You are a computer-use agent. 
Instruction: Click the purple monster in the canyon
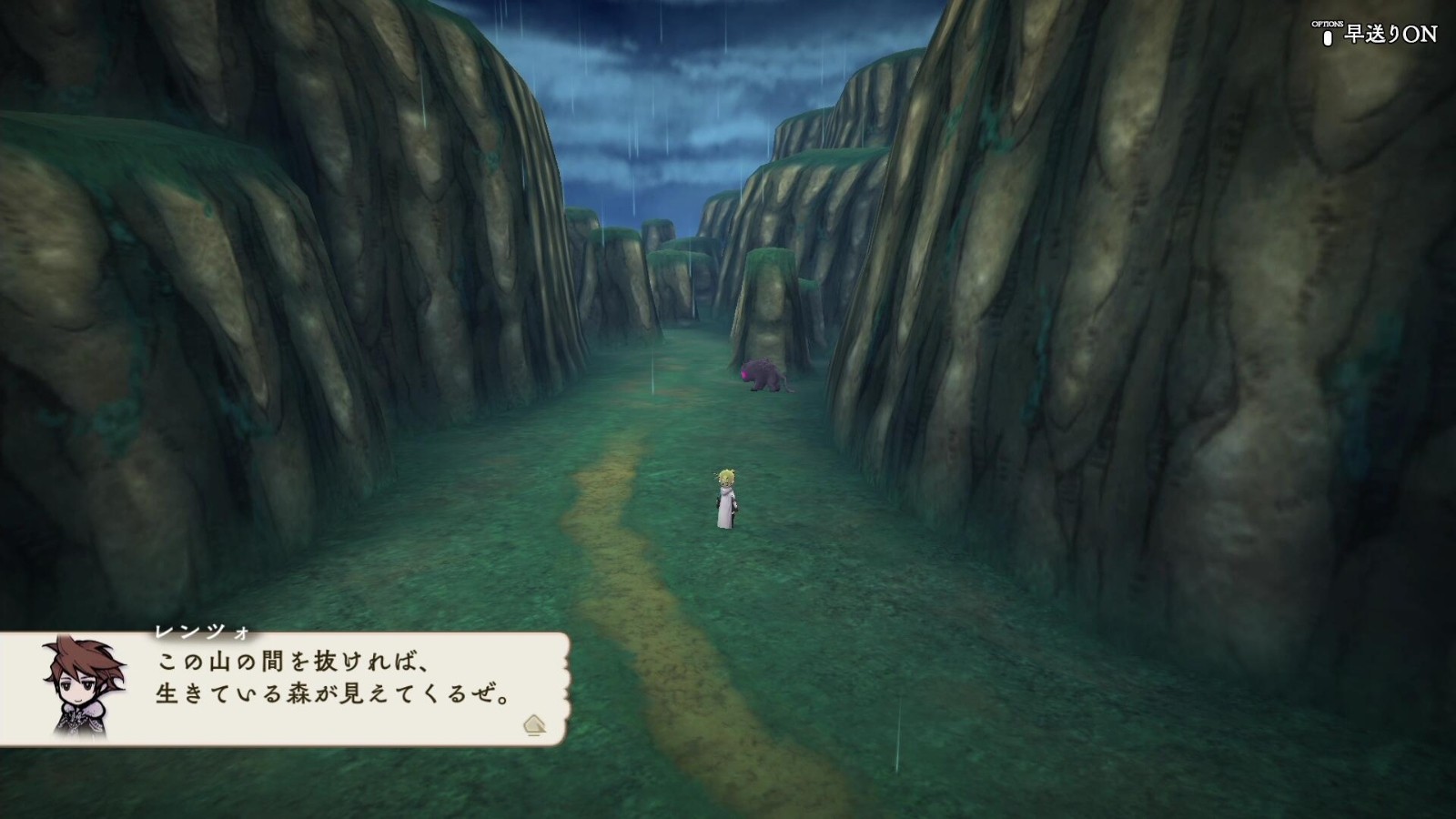[x=763, y=375]
